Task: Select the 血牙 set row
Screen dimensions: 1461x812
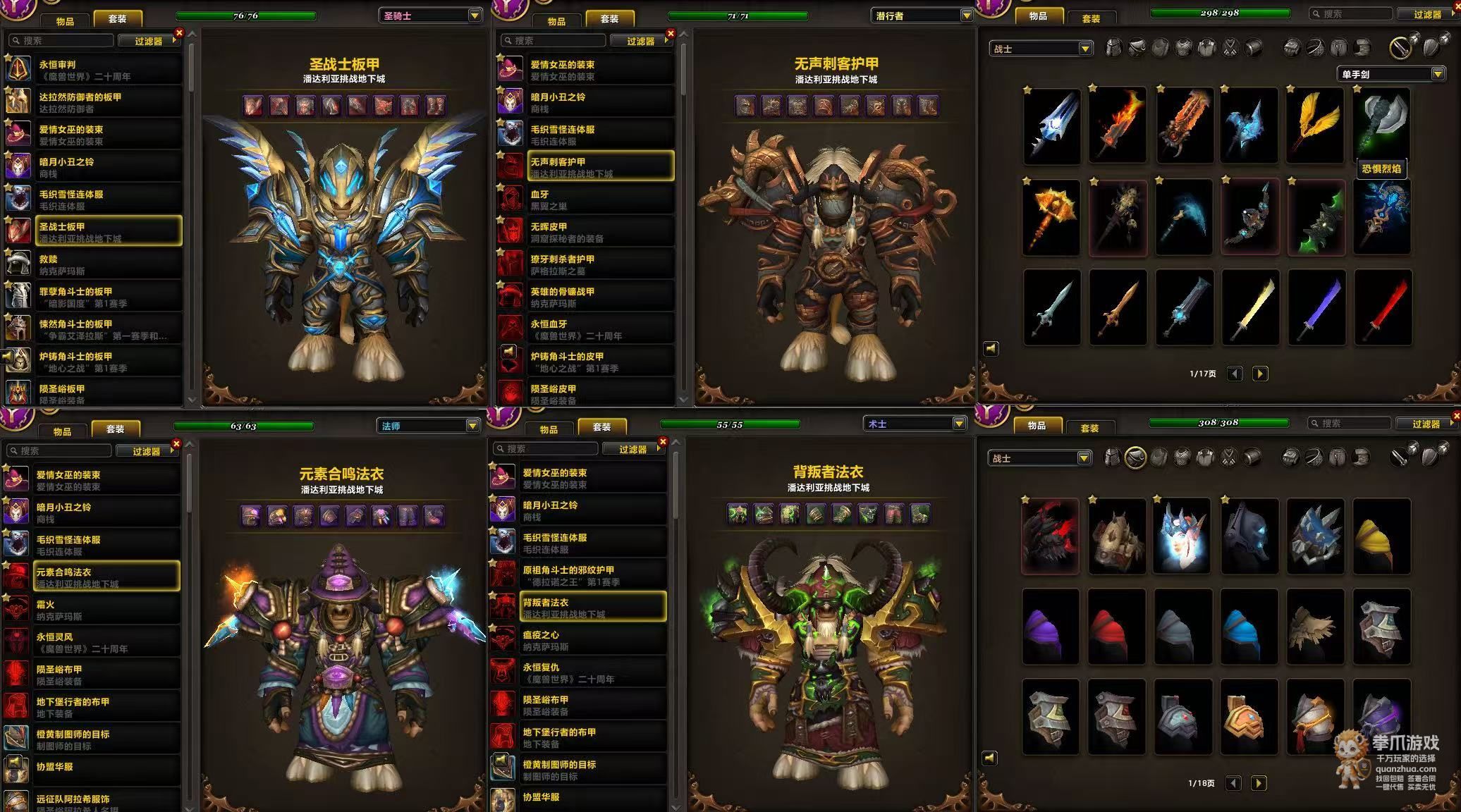Action: [601, 199]
